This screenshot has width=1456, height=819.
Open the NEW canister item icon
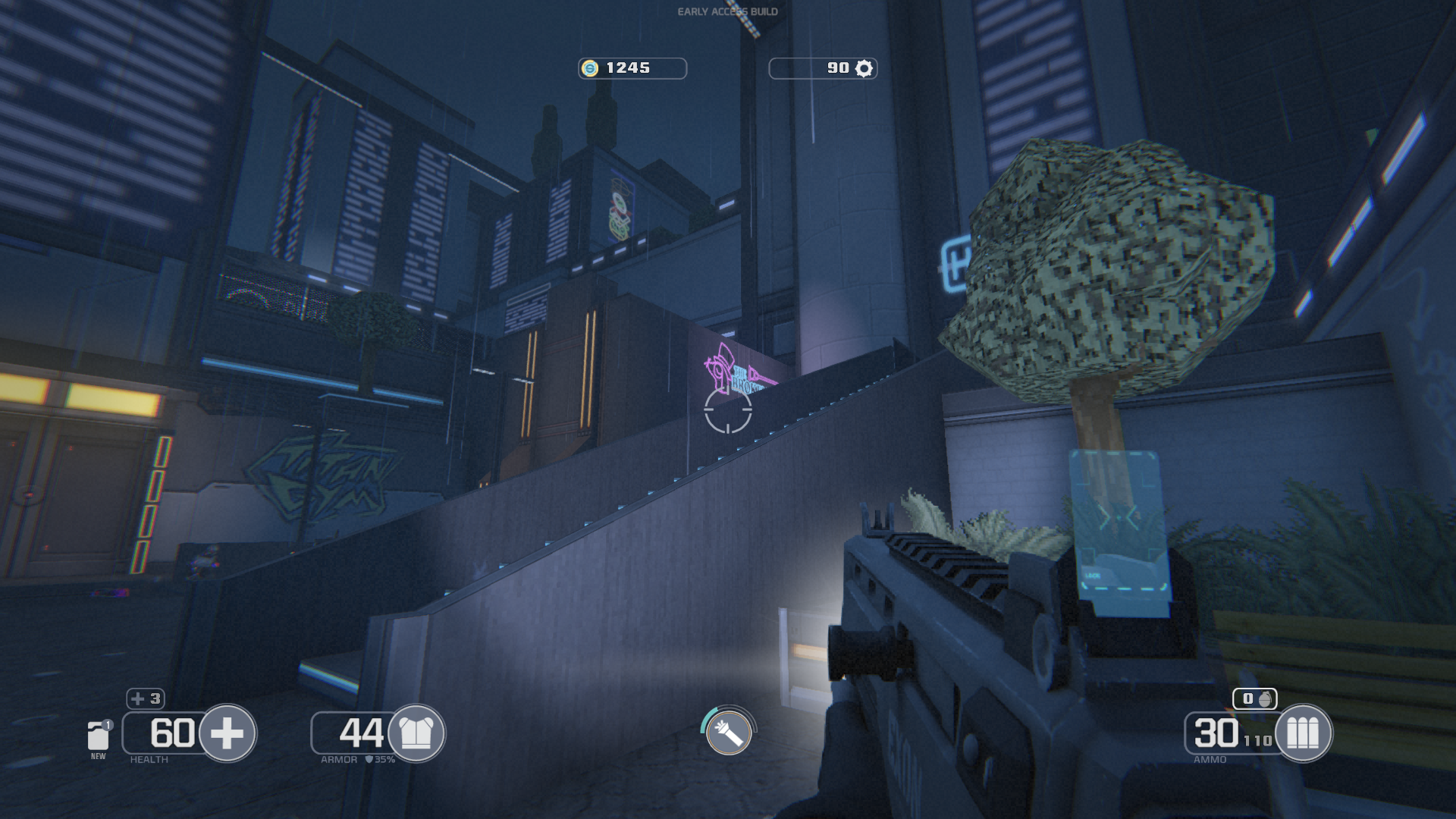click(98, 736)
